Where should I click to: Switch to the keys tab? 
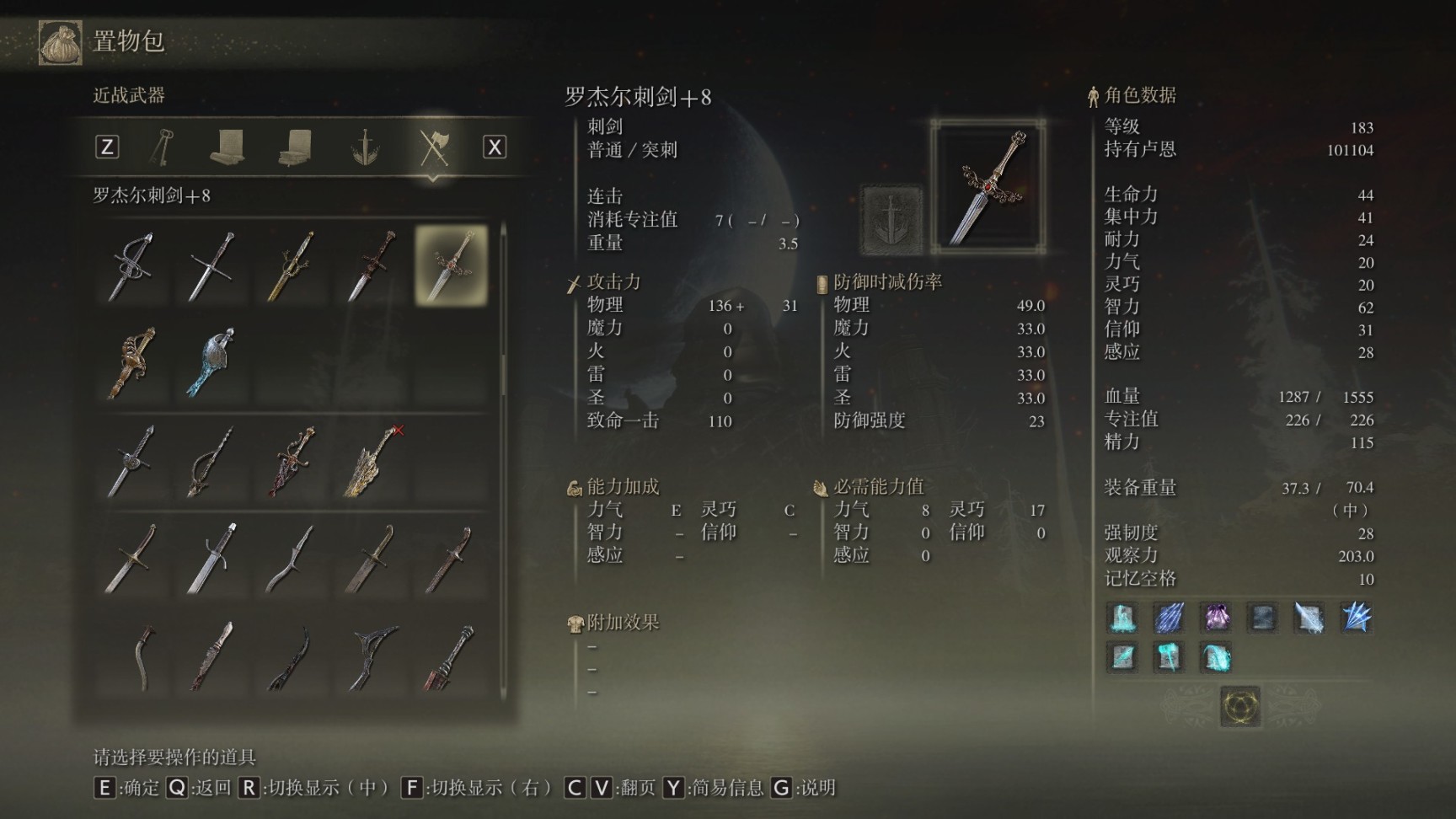point(162,147)
